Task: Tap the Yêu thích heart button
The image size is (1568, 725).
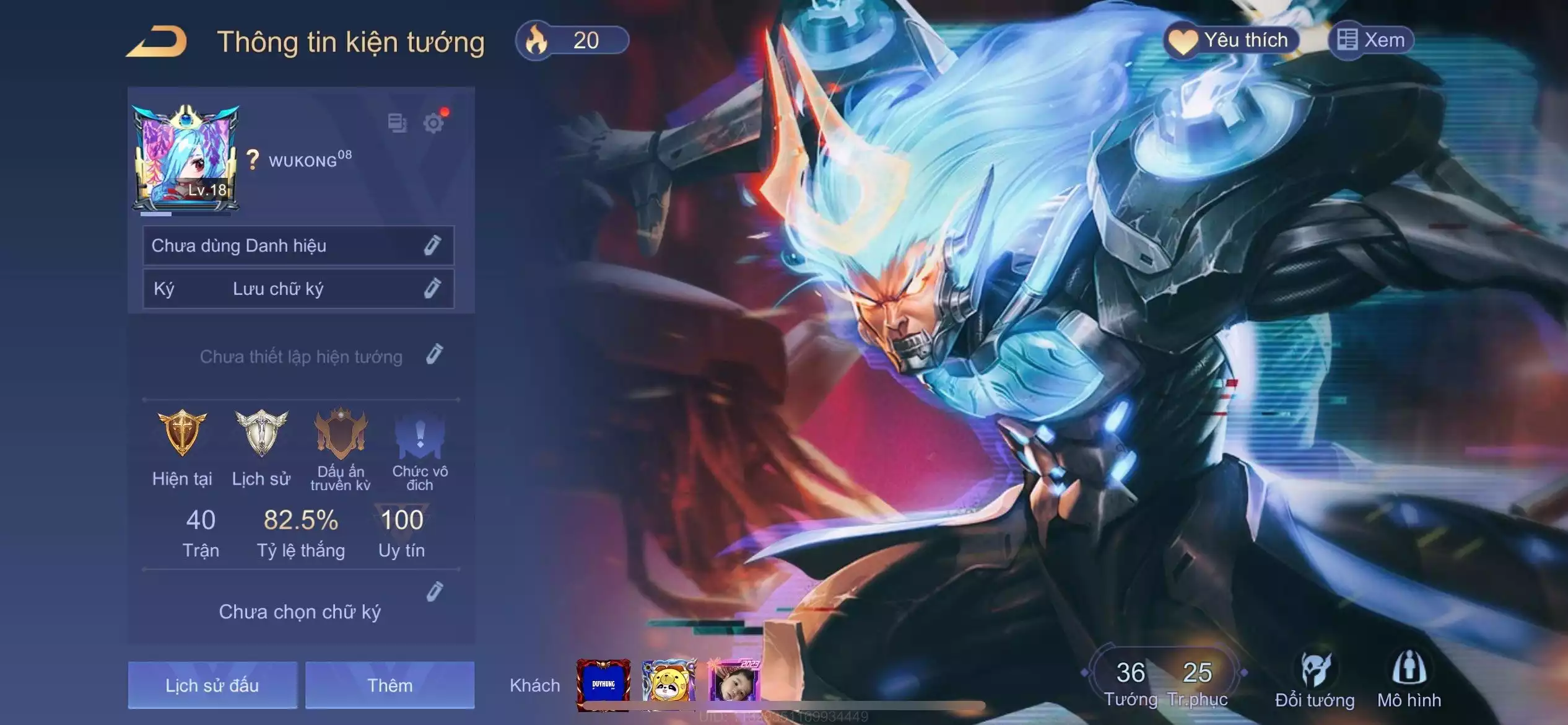Action: pyautogui.click(x=1230, y=41)
